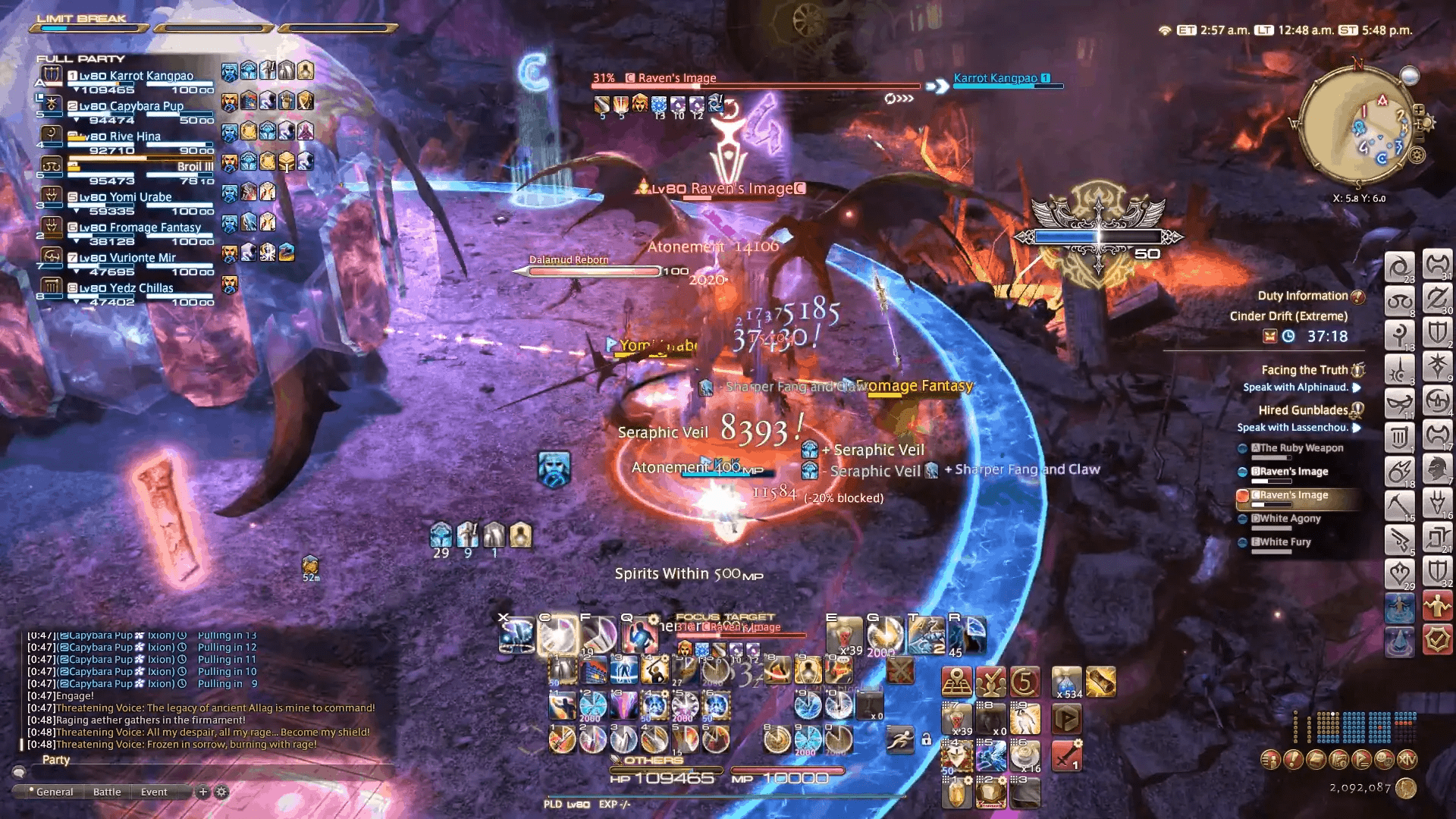Target White Fury from the enemy list
This screenshot has height=819, width=1456.
1285,542
